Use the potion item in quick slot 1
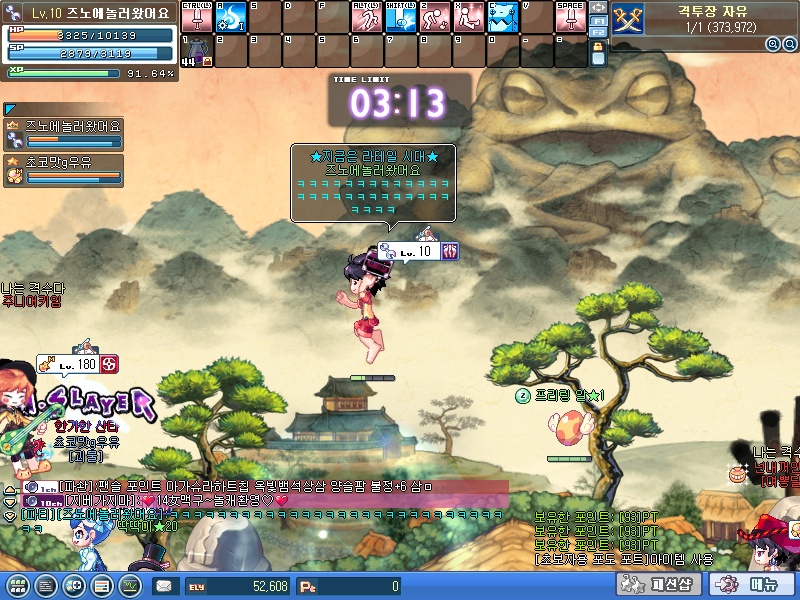Image resolution: width=800 pixels, height=600 pixels. (197, 52)
